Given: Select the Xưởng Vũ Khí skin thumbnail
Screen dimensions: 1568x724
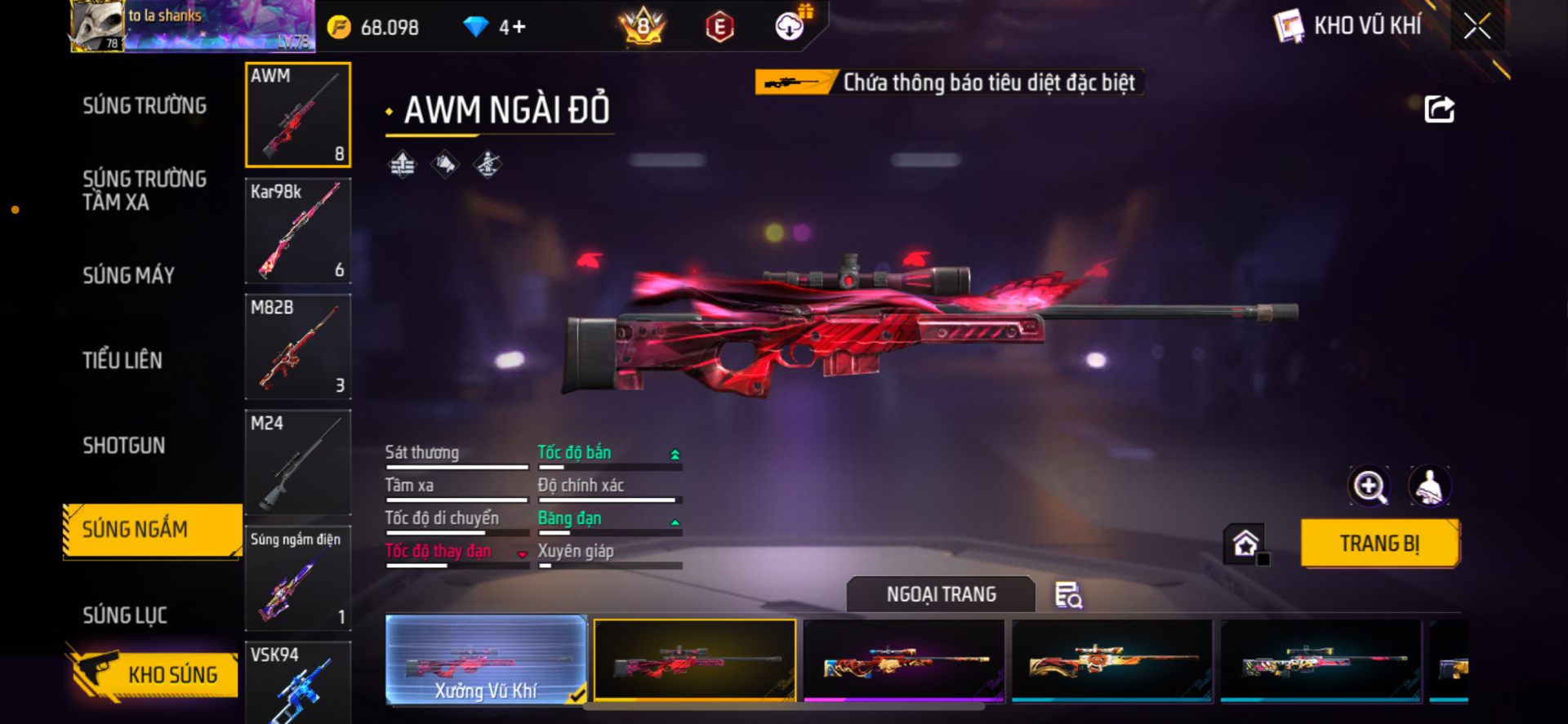Looking at the screenshot, I should tap(486, 661).
